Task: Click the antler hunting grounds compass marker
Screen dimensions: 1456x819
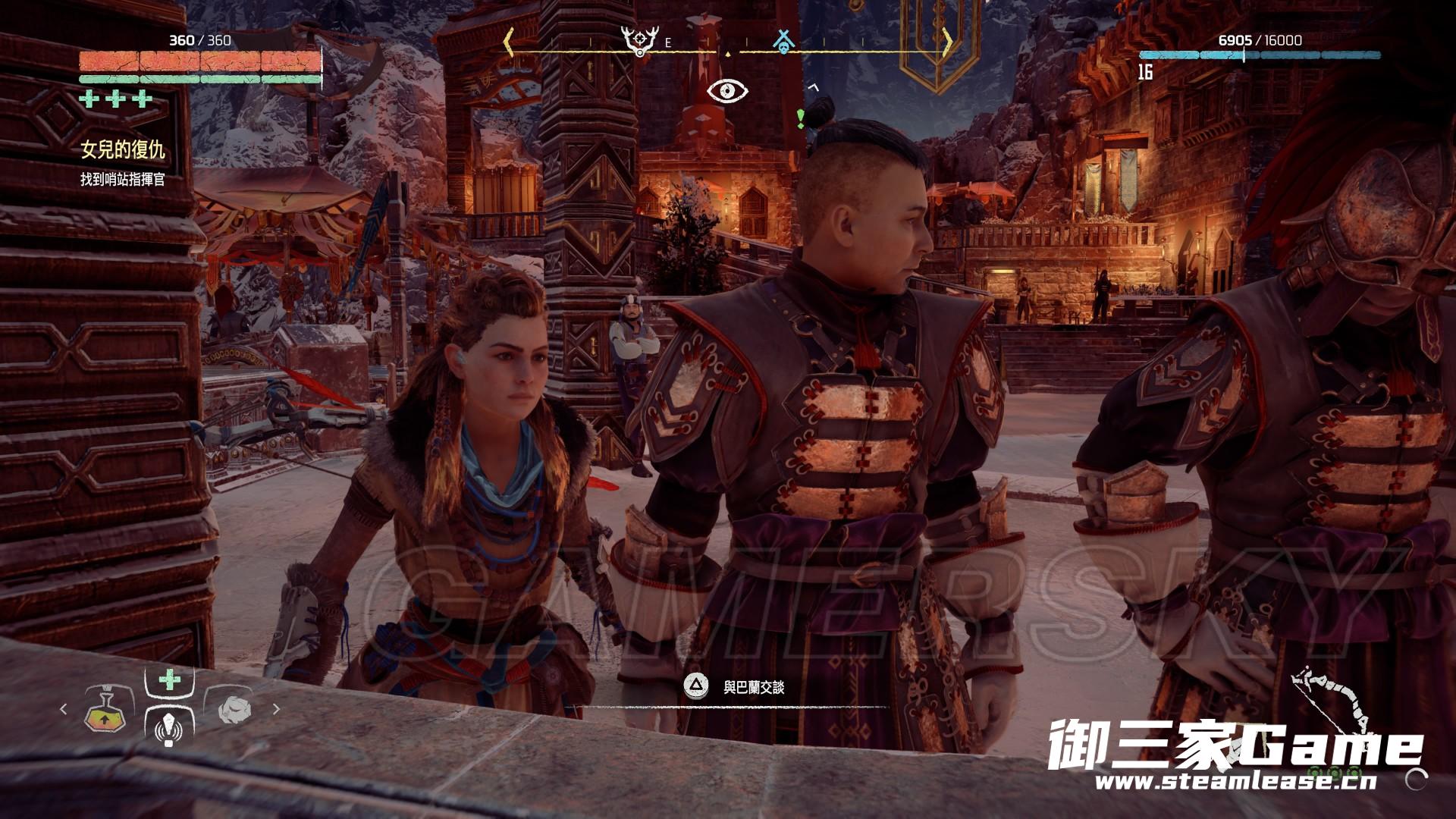Action: coord(638,41)
